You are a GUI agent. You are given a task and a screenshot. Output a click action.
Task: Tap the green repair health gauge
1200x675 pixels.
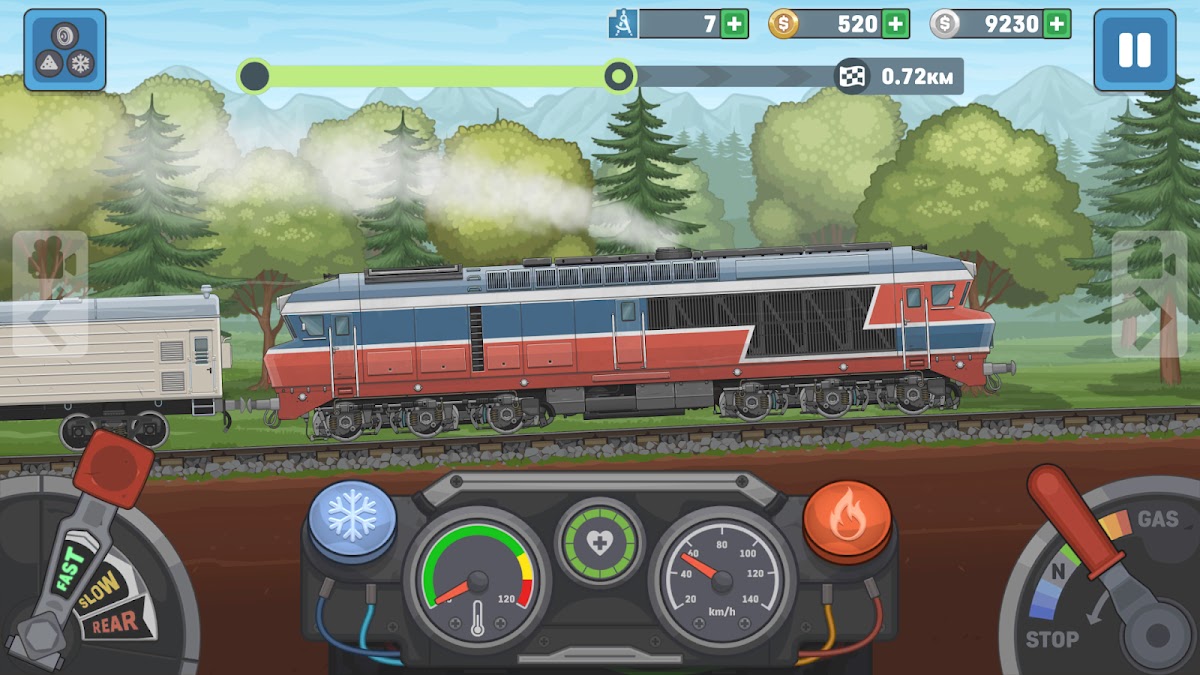[600, 543]
